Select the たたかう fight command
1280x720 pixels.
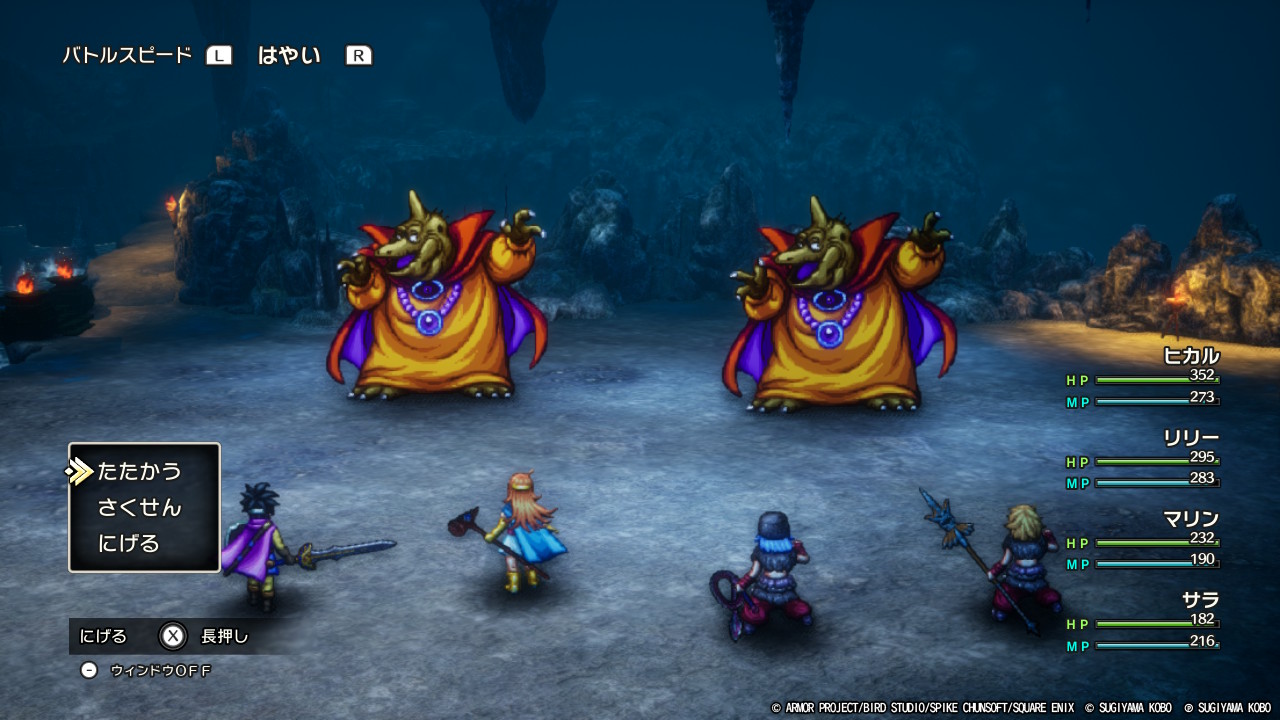point(140,471)
